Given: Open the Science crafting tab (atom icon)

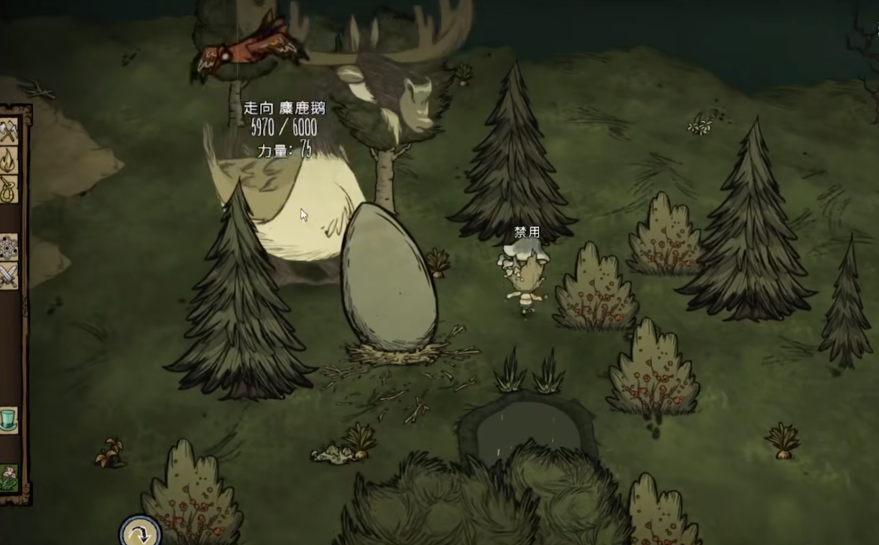Looking at the screenshot, I should (9, 246).
